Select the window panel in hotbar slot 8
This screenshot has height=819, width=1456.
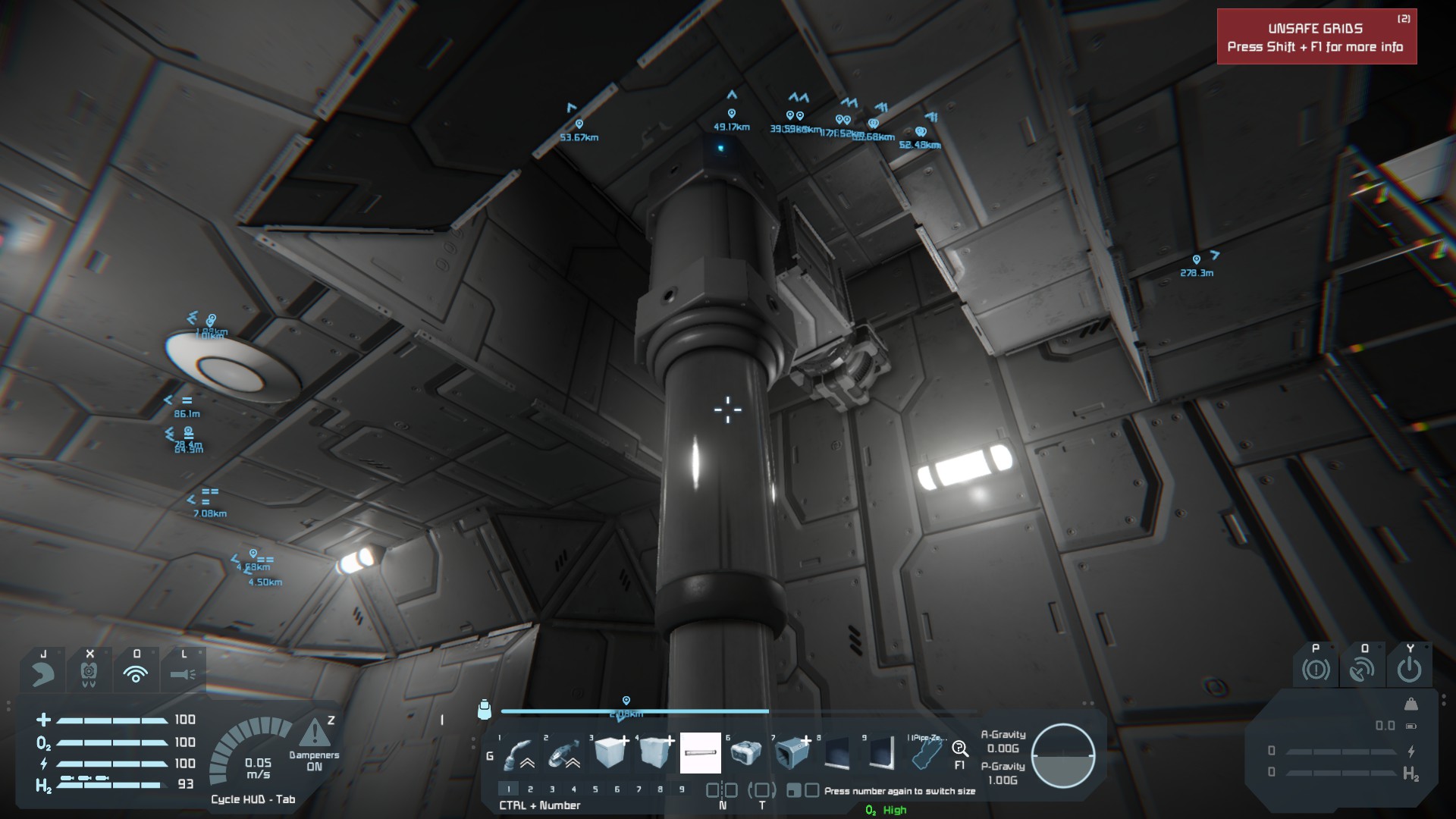pyautogui.click(x=837, y=753)
